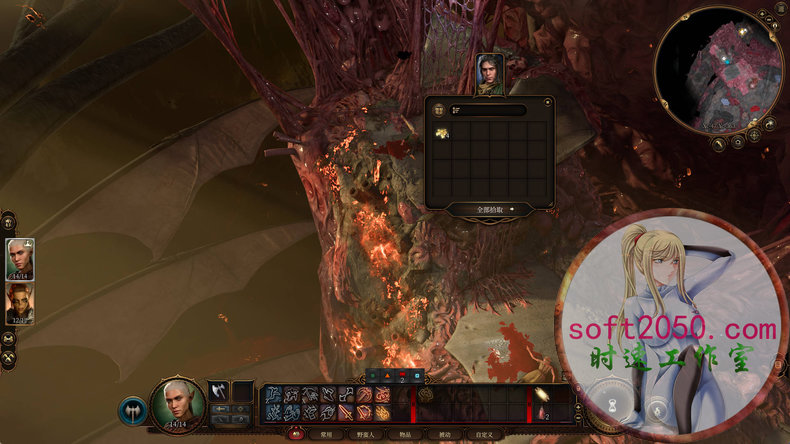The height and width of the screenshot is (444, 790).
Task: Open the circular minimap
Action: [718, 69]
